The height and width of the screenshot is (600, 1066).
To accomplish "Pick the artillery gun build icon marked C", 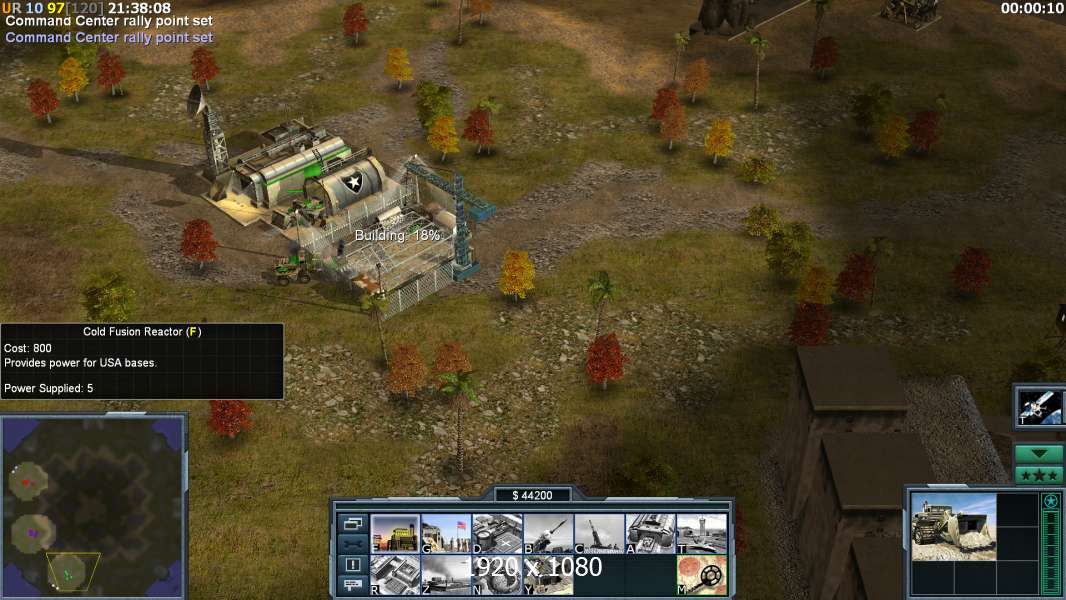I will [x=599, y=533].
